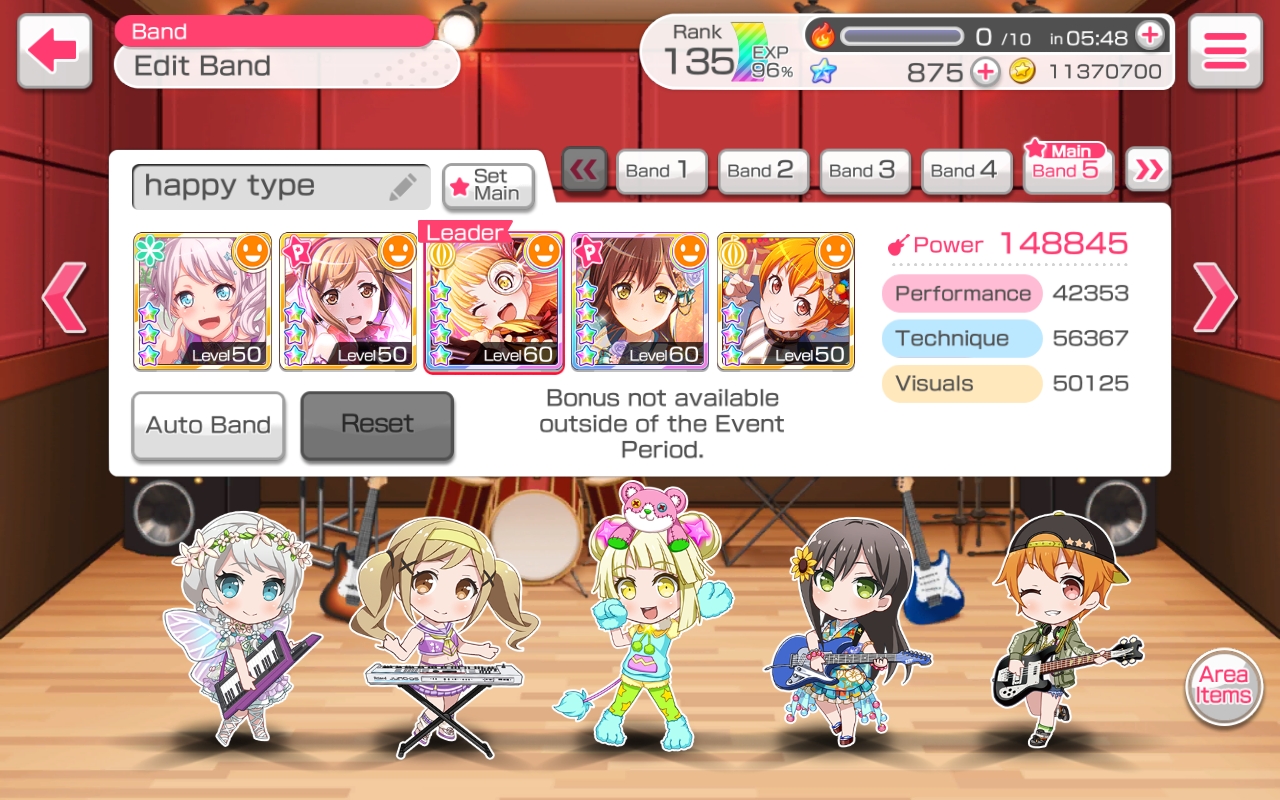
Task: Choose the orange-haired member card
Action: click(x=786, y=302)
